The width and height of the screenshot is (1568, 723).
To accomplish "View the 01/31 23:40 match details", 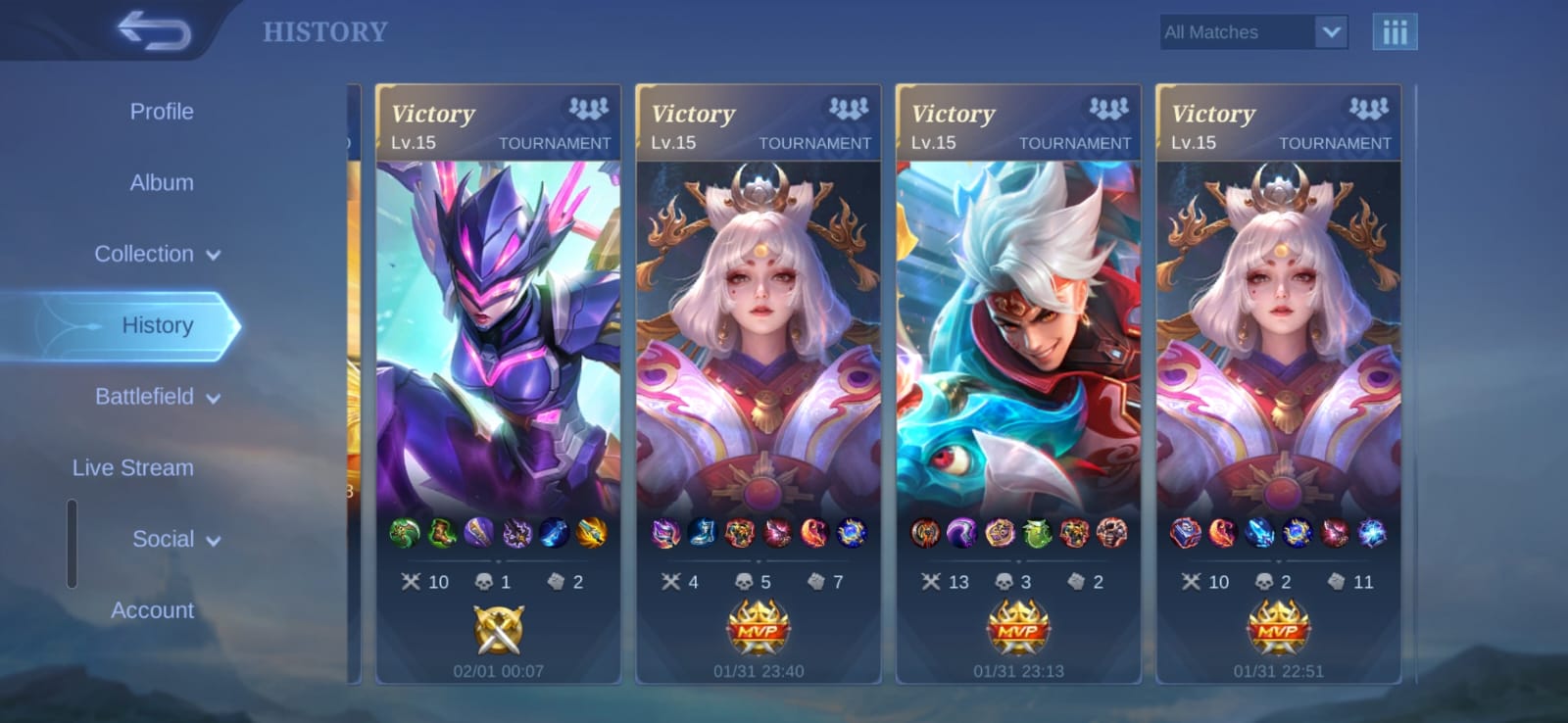I will click(x=759, y=383).
